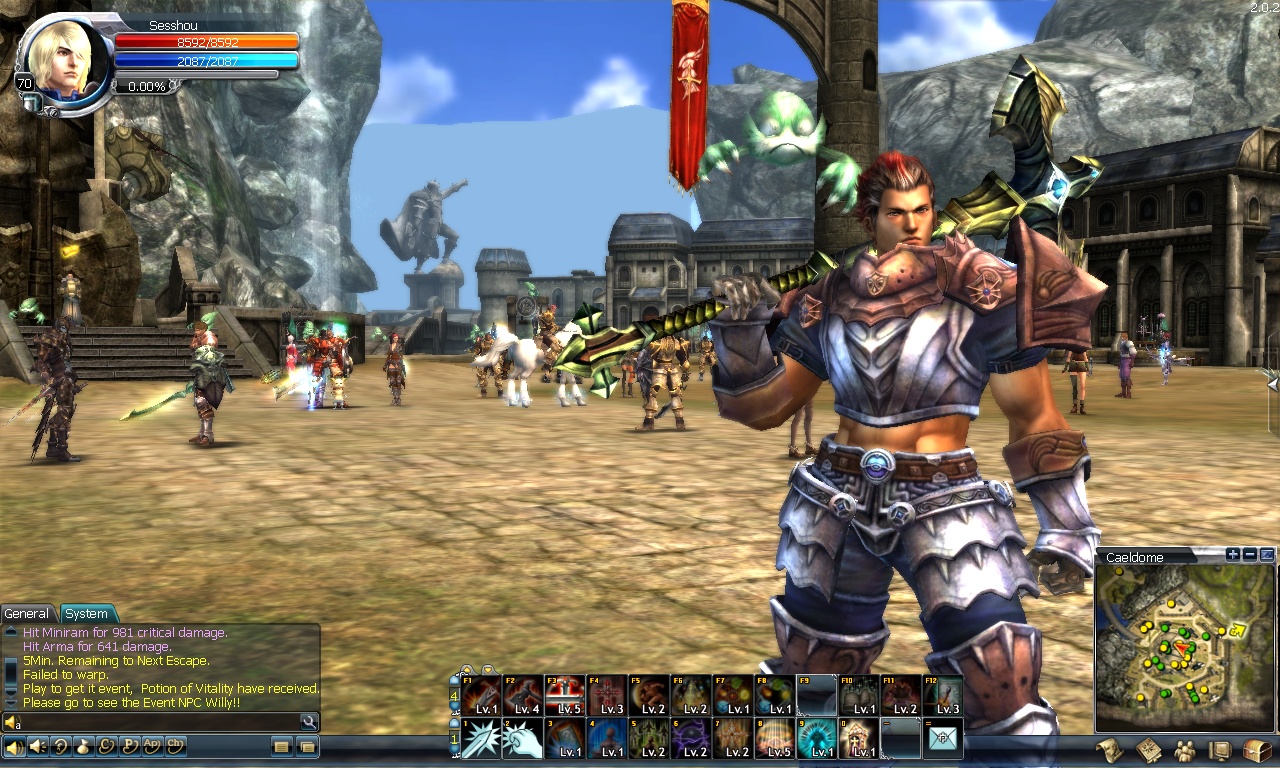Open the party members icon
Screen dimensions: 1280x768
tap(1184, 750)
